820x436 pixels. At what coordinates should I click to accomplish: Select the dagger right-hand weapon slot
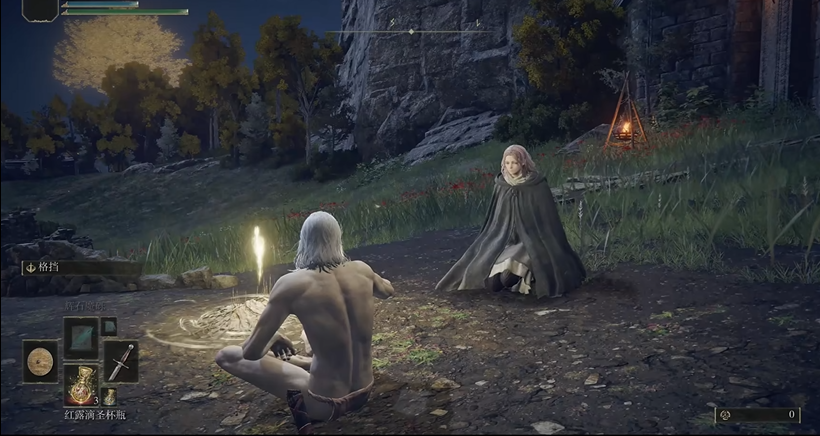(121, 361)
